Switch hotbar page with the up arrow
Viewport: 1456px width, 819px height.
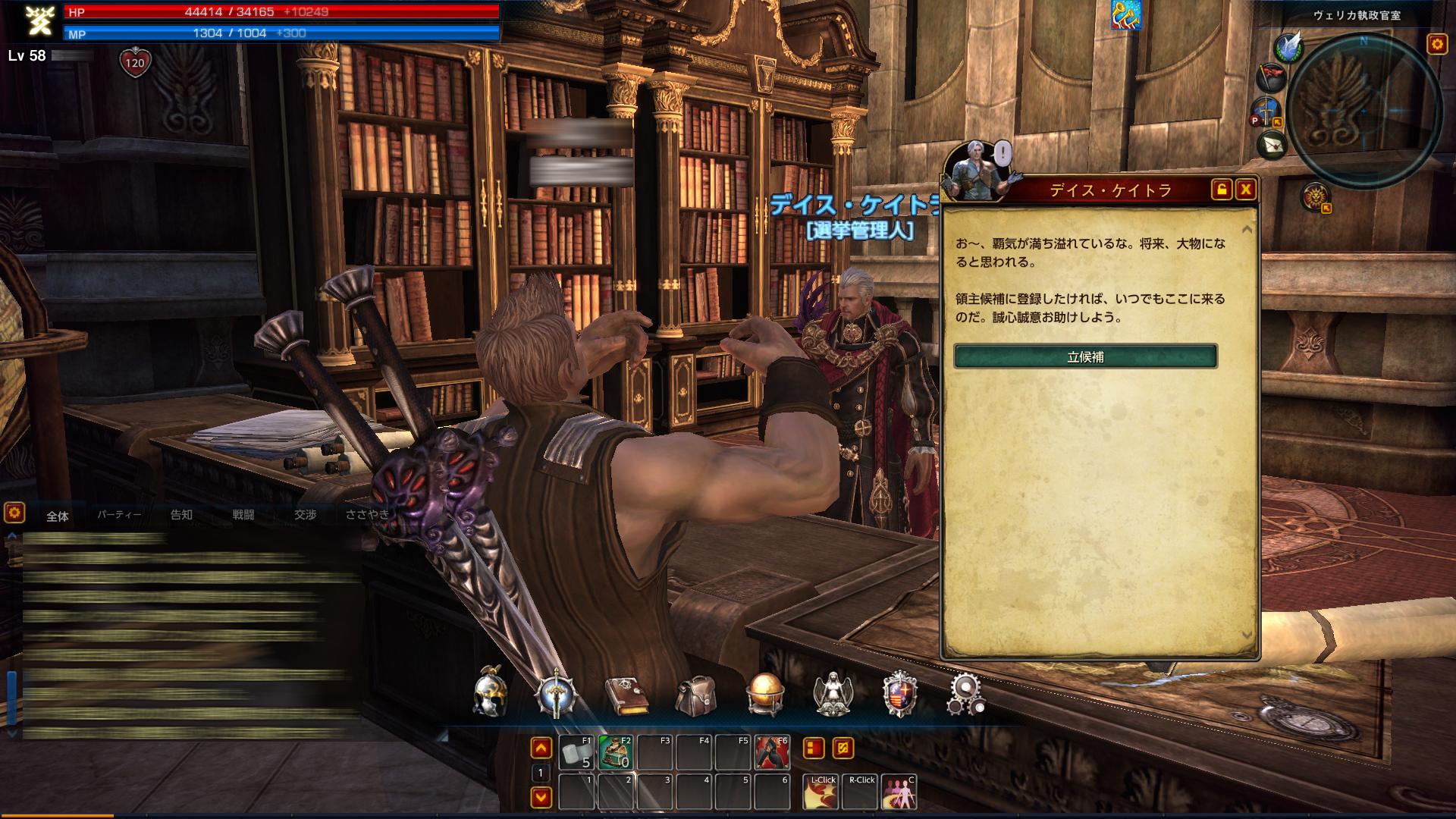pos(541,749)
